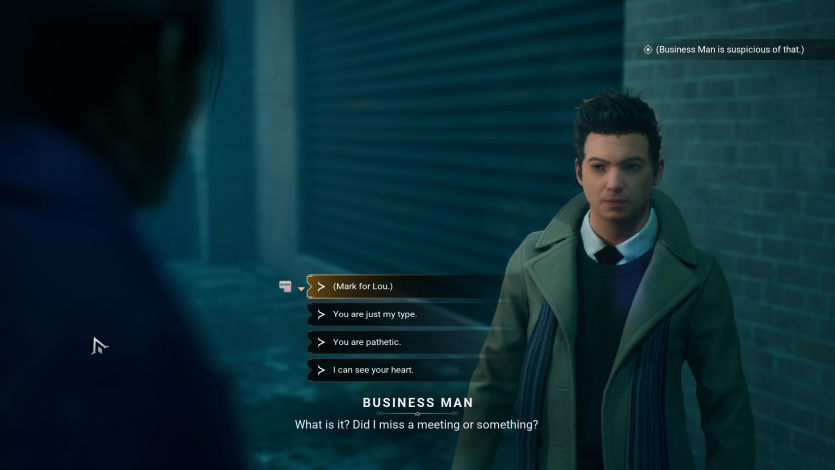Pick the "You are pathetic." response
835x470 pixels.
[366, 342]
